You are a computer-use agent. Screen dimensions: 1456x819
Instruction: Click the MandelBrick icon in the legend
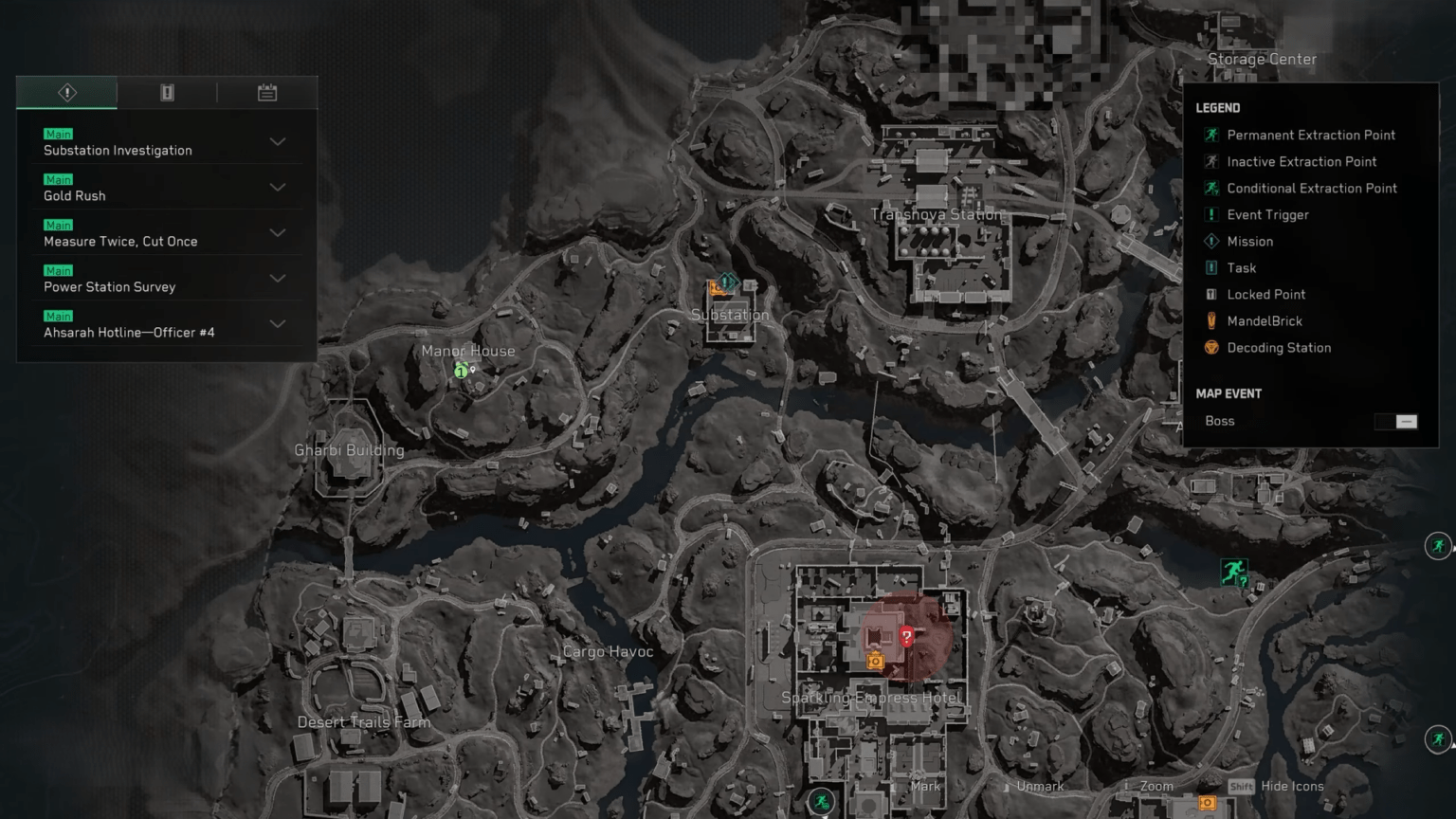1210,320
